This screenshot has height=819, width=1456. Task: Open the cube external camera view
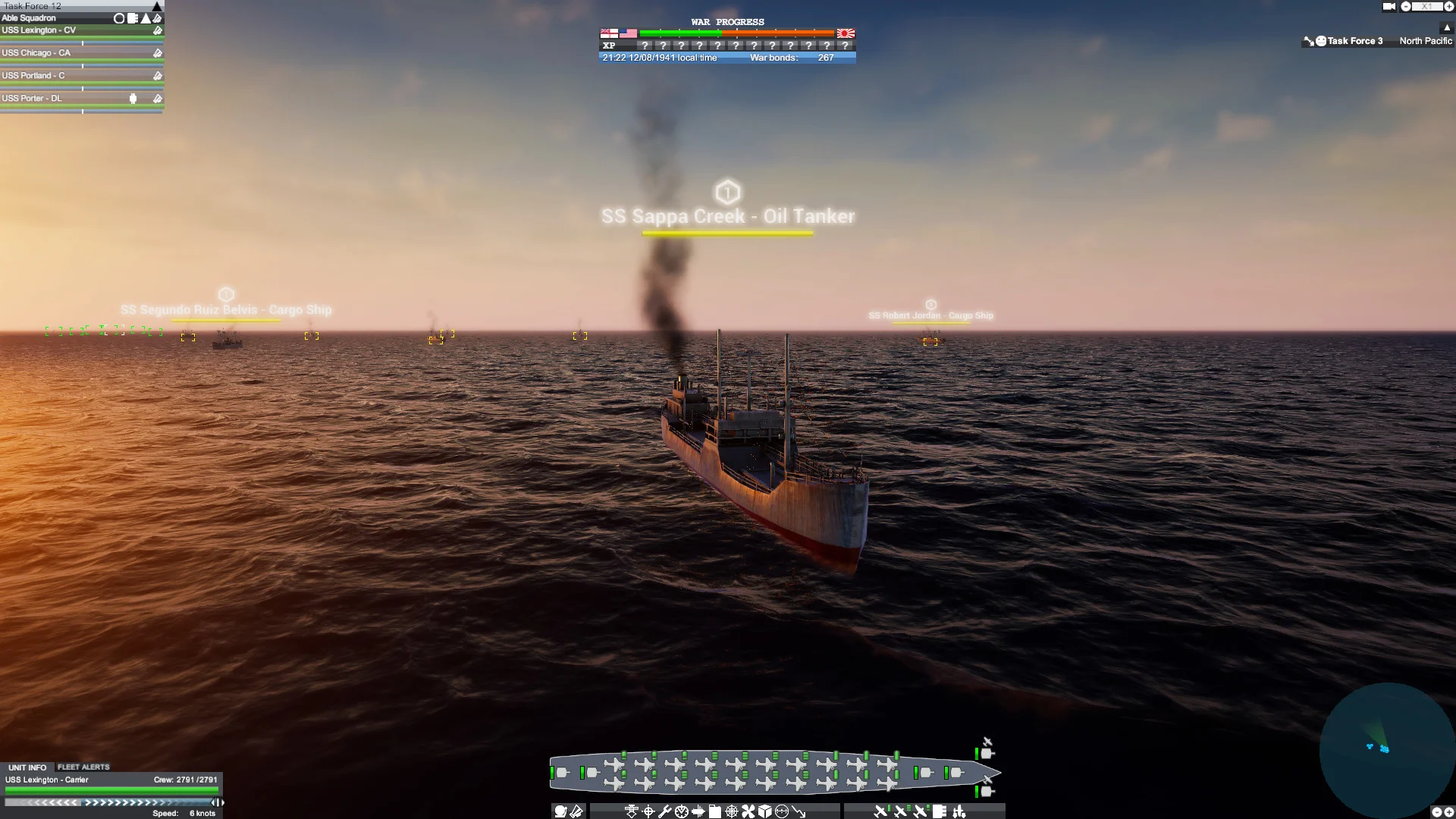(x=764, y=811)
